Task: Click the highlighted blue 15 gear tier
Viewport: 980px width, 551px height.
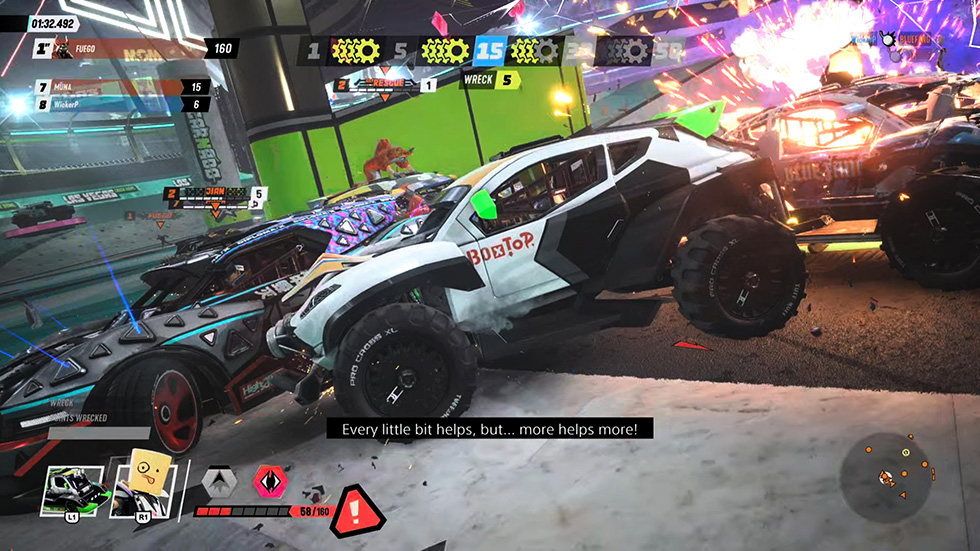Action: (489, 50)
